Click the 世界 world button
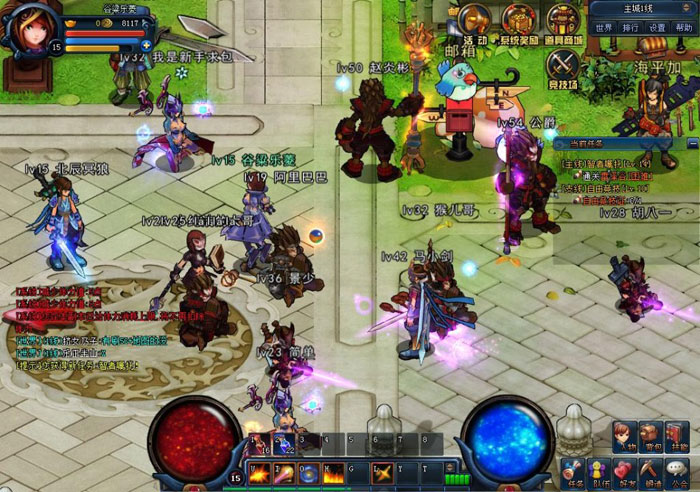The width and height of the screenshot is (700, 492). pyautogui.click(x=604, y=28)
